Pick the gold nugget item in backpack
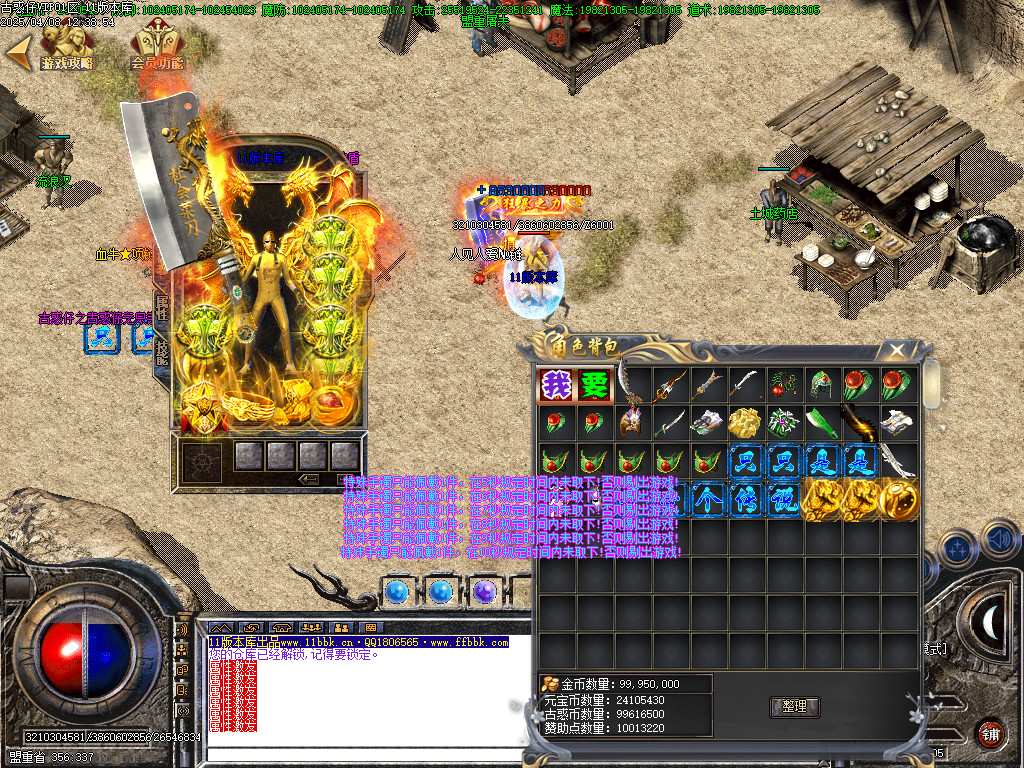This screenshot has width=1024, height=768. point(745,422)
